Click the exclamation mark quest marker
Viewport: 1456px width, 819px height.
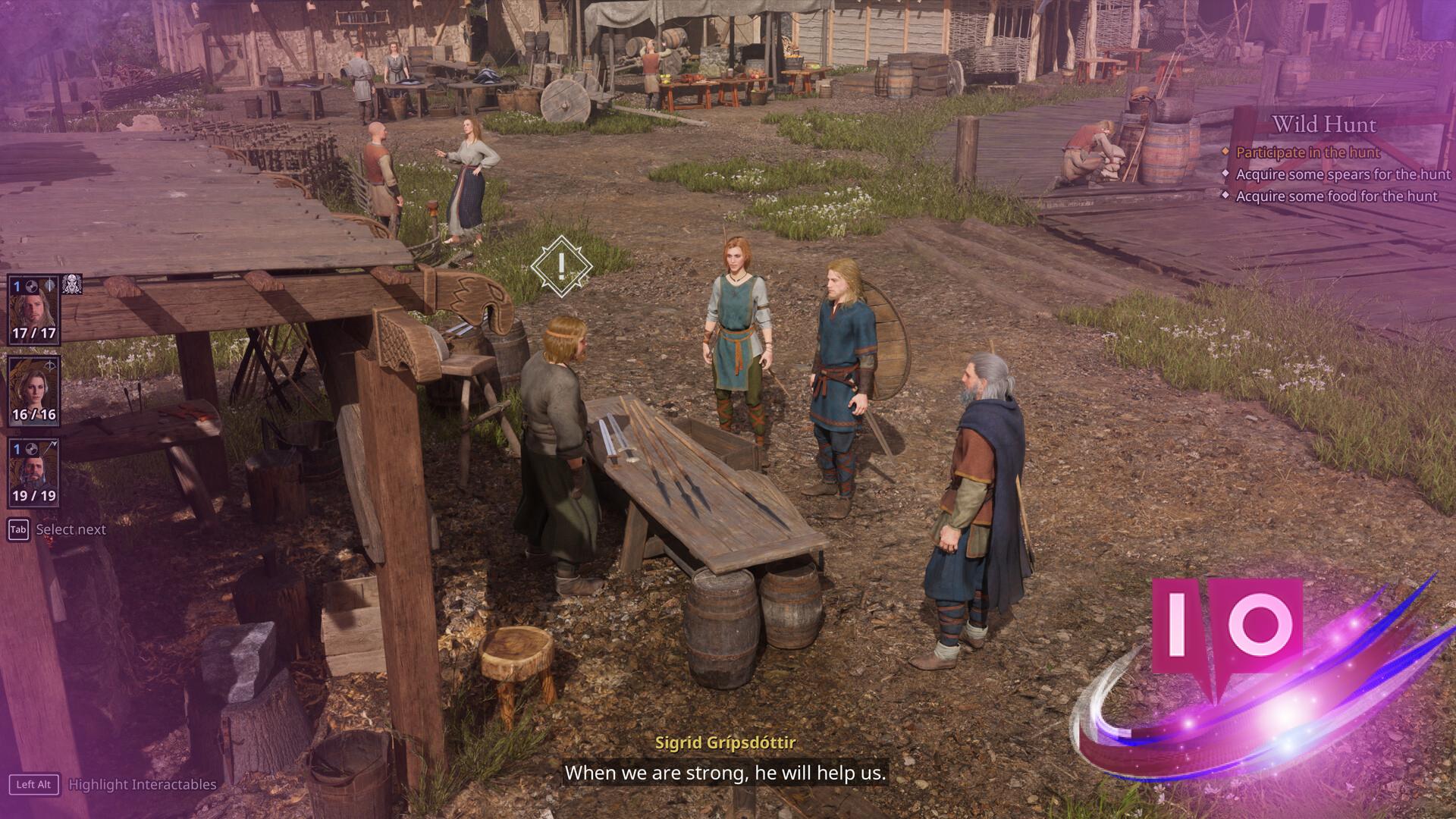[561, 265]
